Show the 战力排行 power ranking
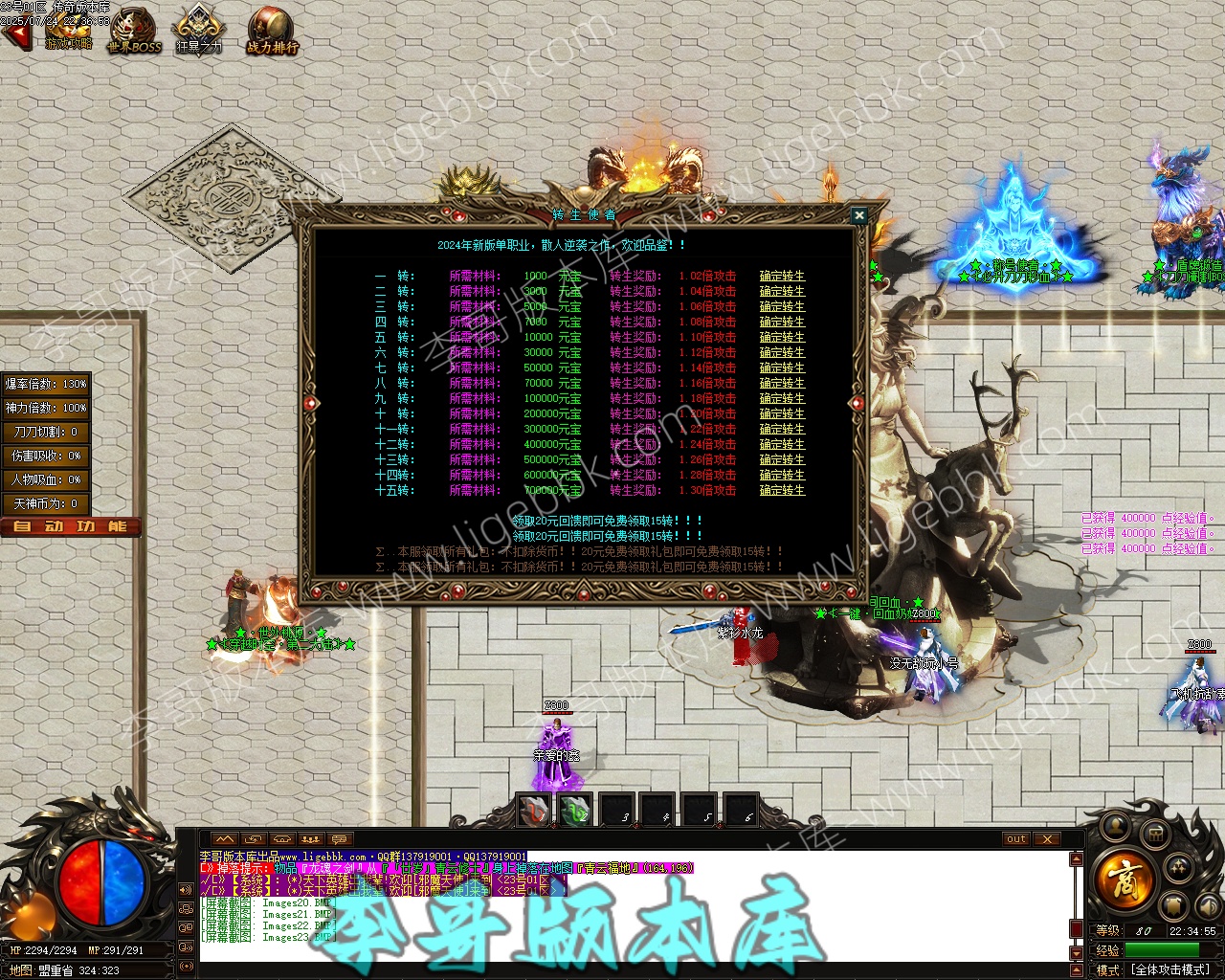 pyautogui.click(x=272, y=29)
